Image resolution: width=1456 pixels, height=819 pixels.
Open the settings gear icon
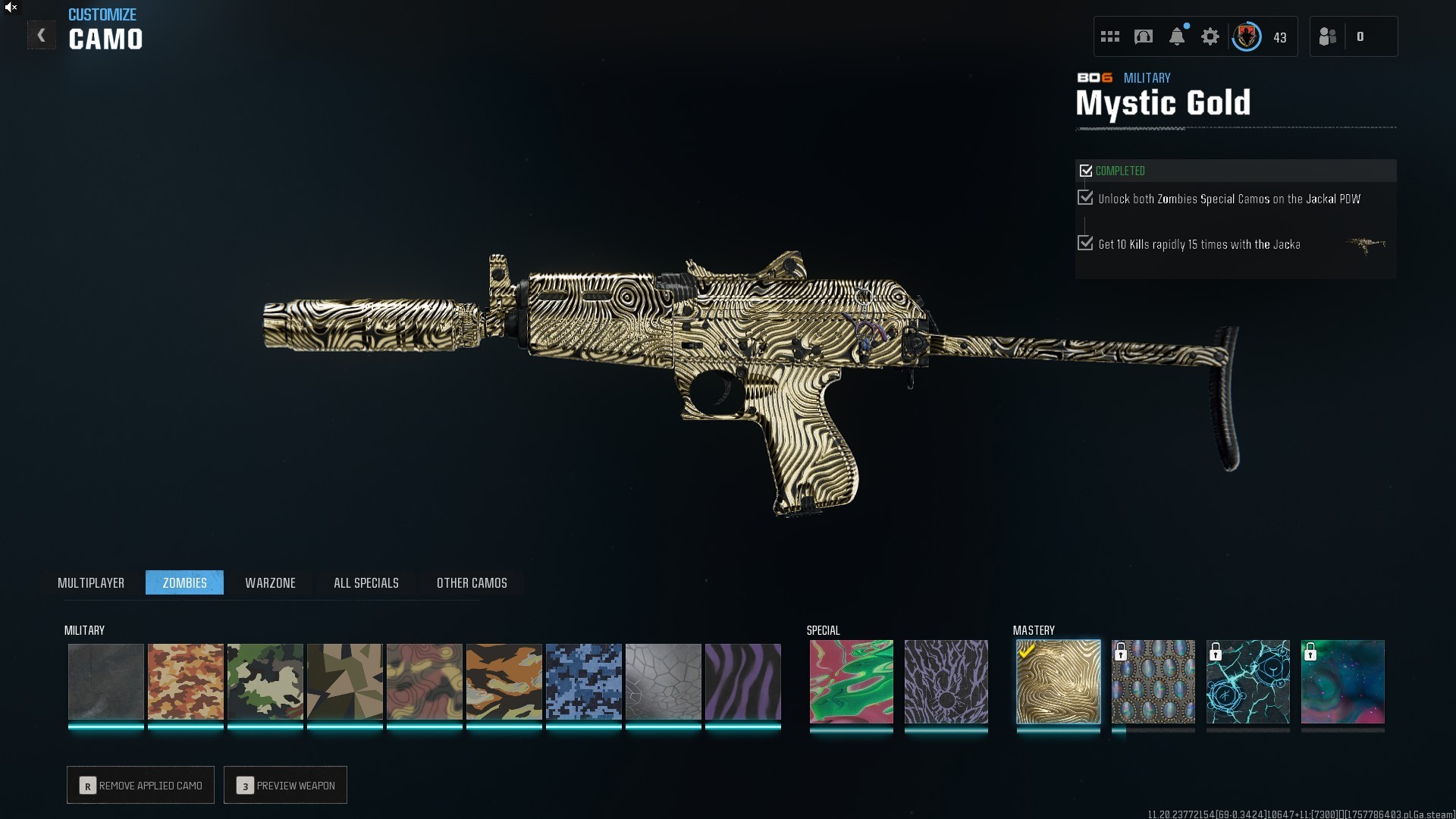tap(1210, 36)
